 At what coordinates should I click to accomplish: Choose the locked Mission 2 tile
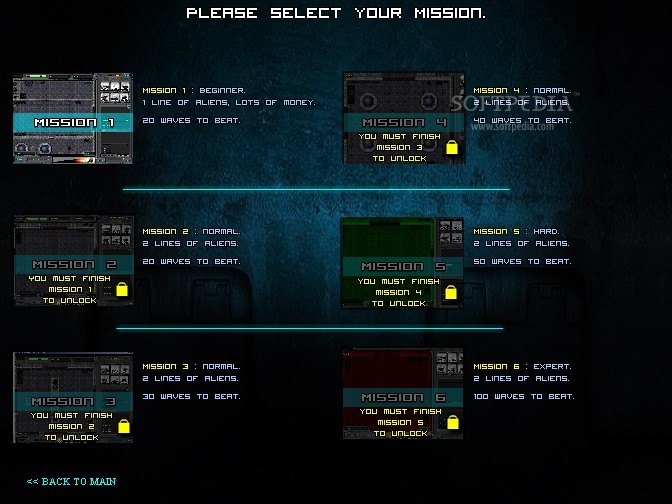click(x=73, y=260)
